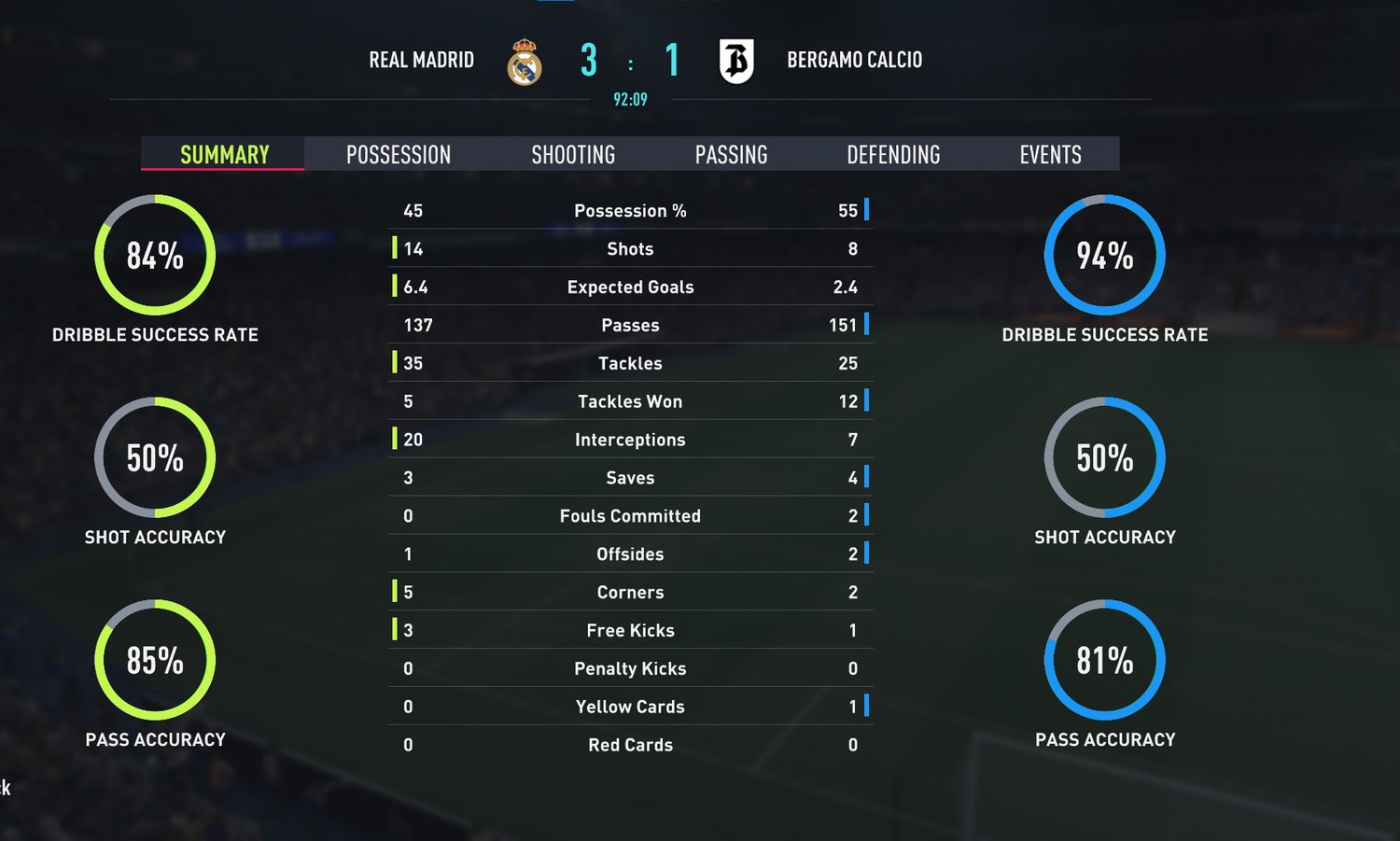The height and width of the screenshot is (841, 1400).
Task: Switch to the Possession tab
Action: pos(399,154)
